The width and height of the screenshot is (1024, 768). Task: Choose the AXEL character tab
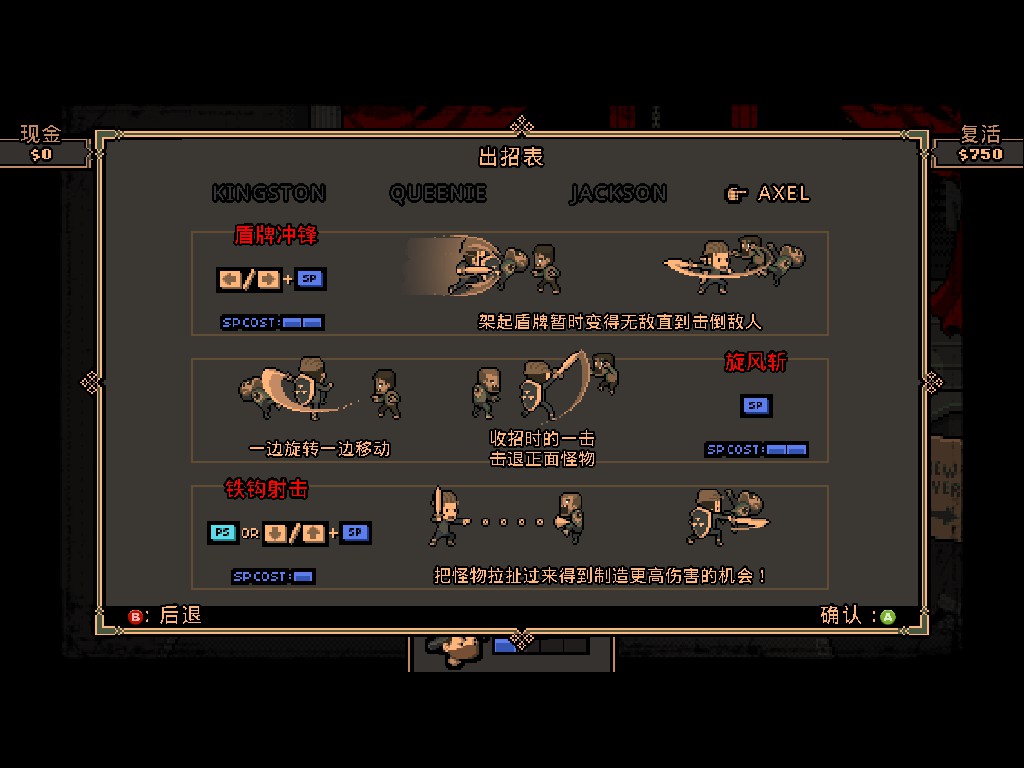[x=783, y=193]
